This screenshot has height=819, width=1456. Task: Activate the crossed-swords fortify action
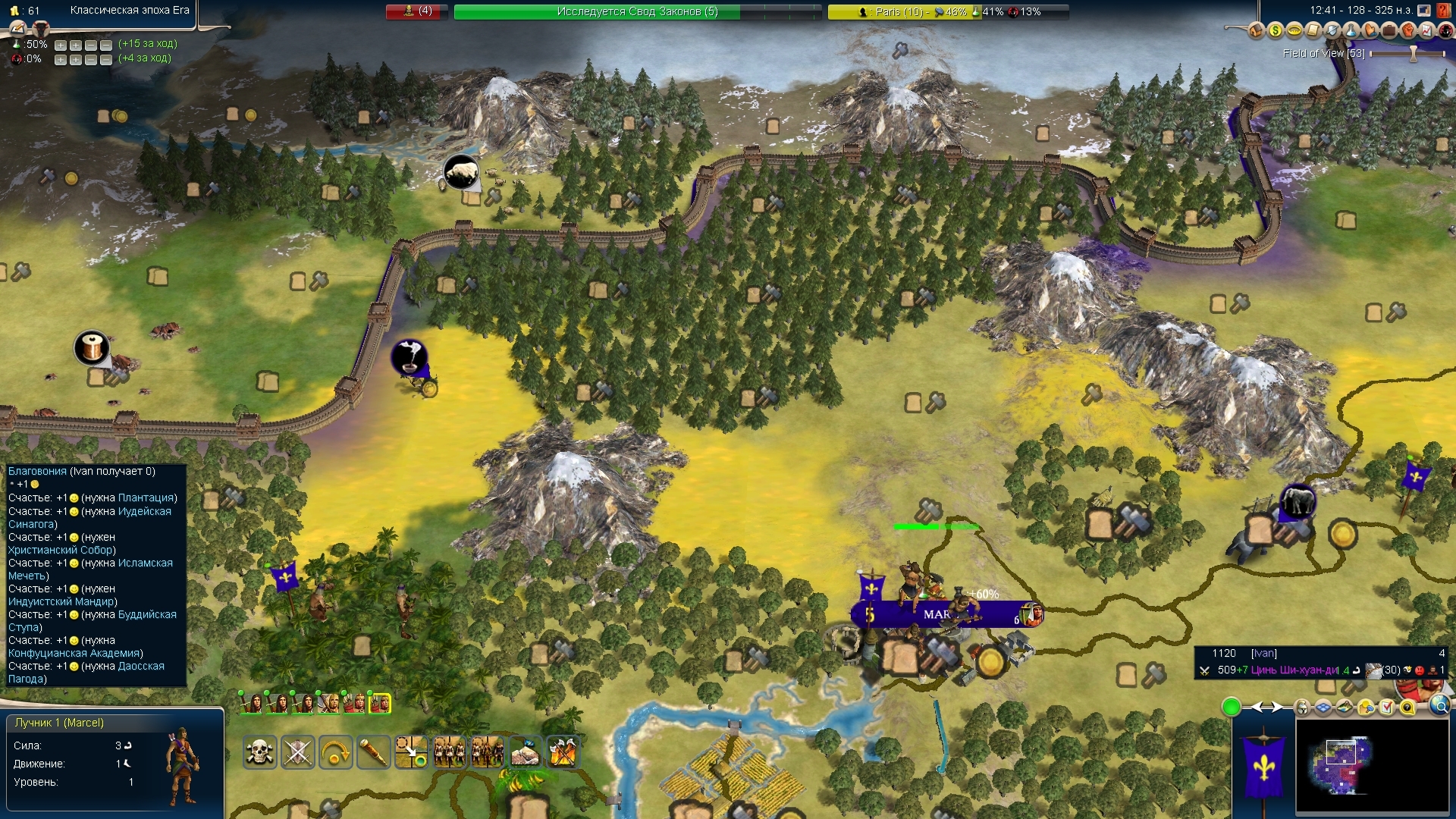pos(297,752)
